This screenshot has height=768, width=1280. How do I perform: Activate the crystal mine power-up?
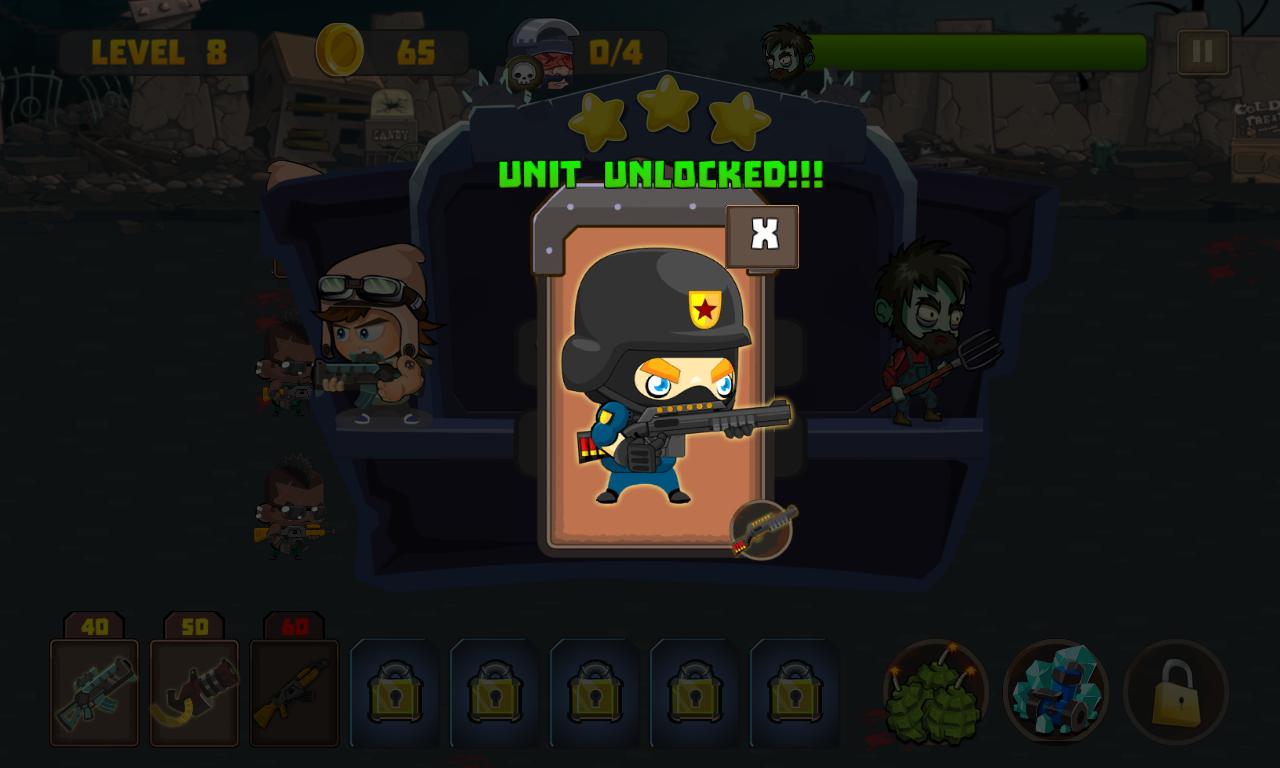1057,692
